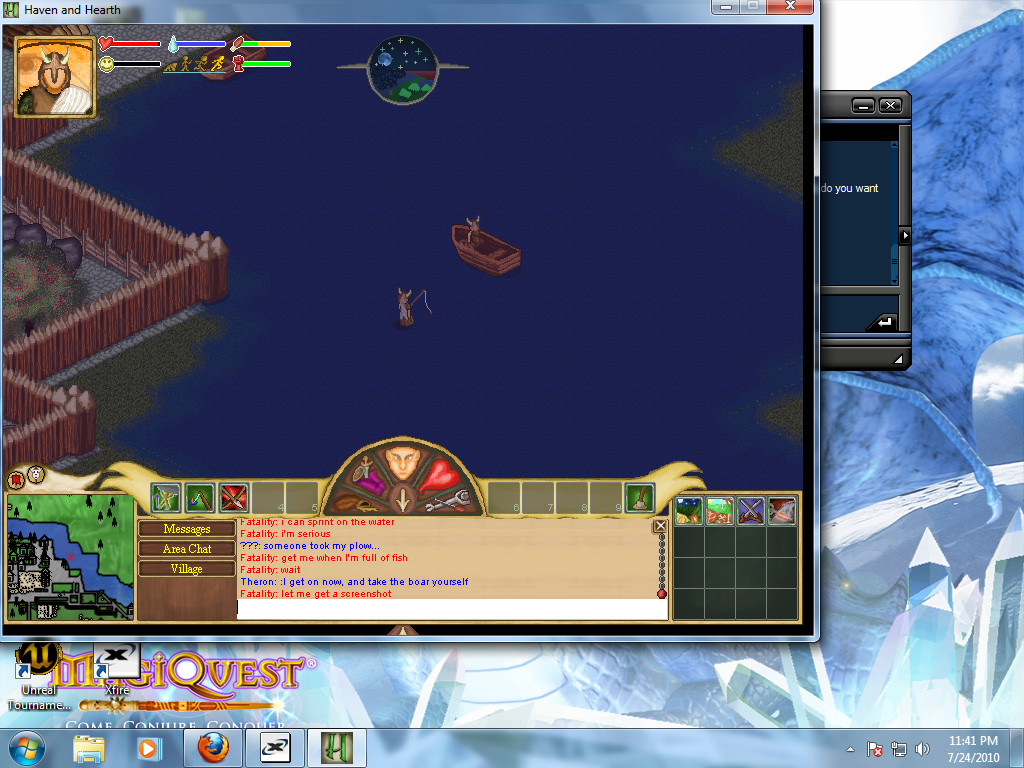Open Firefox from the Windows taskbar
1024x768 pixels.
pos(212,748)
